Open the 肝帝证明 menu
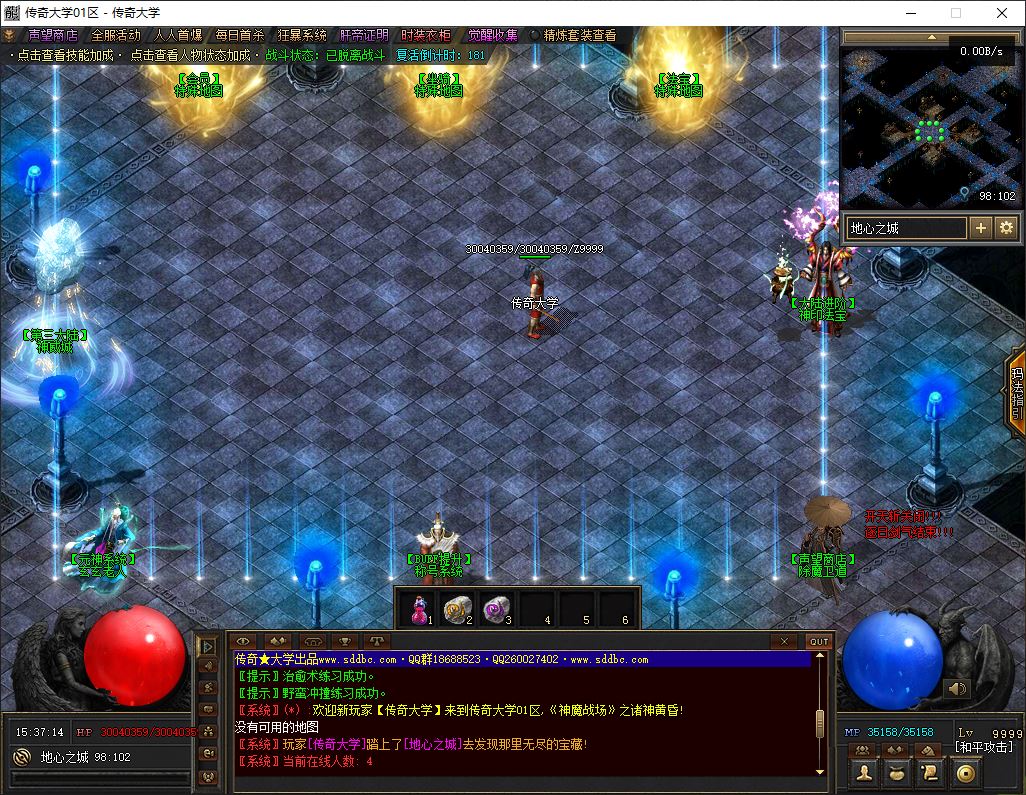The width and height of the screenshot is (1026, 795). coord(364,35)
